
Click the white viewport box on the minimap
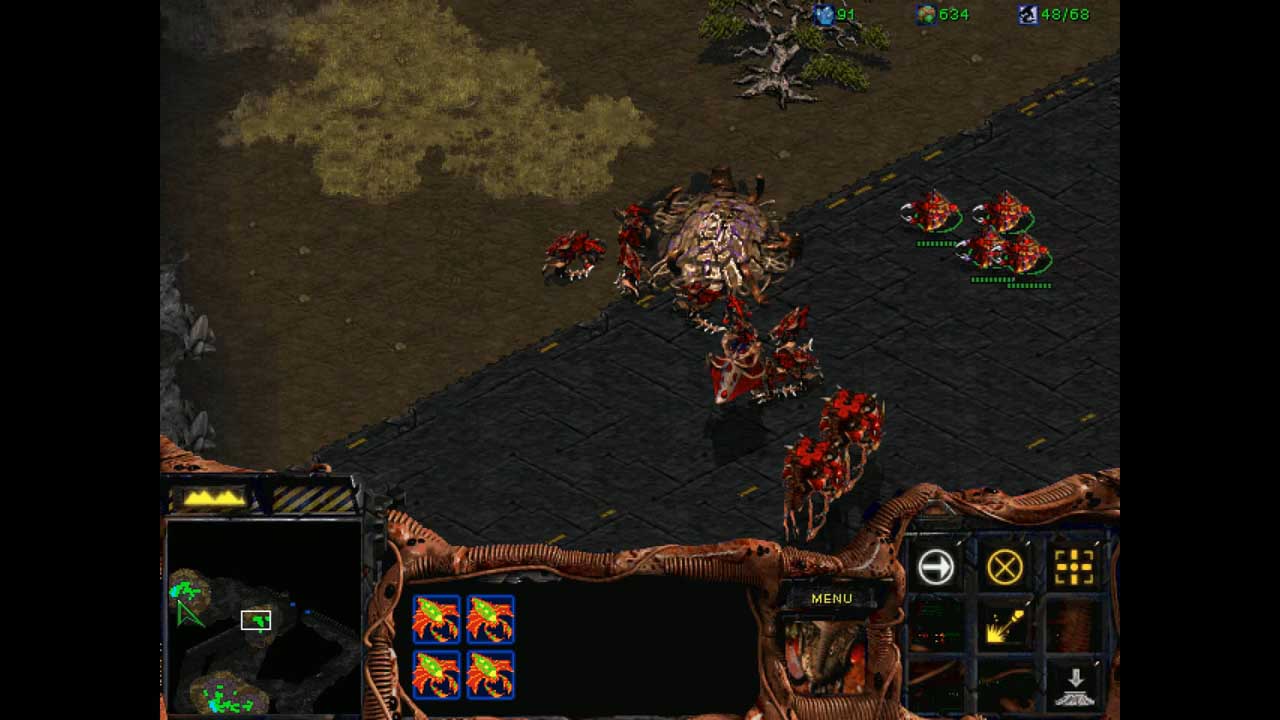256,620
